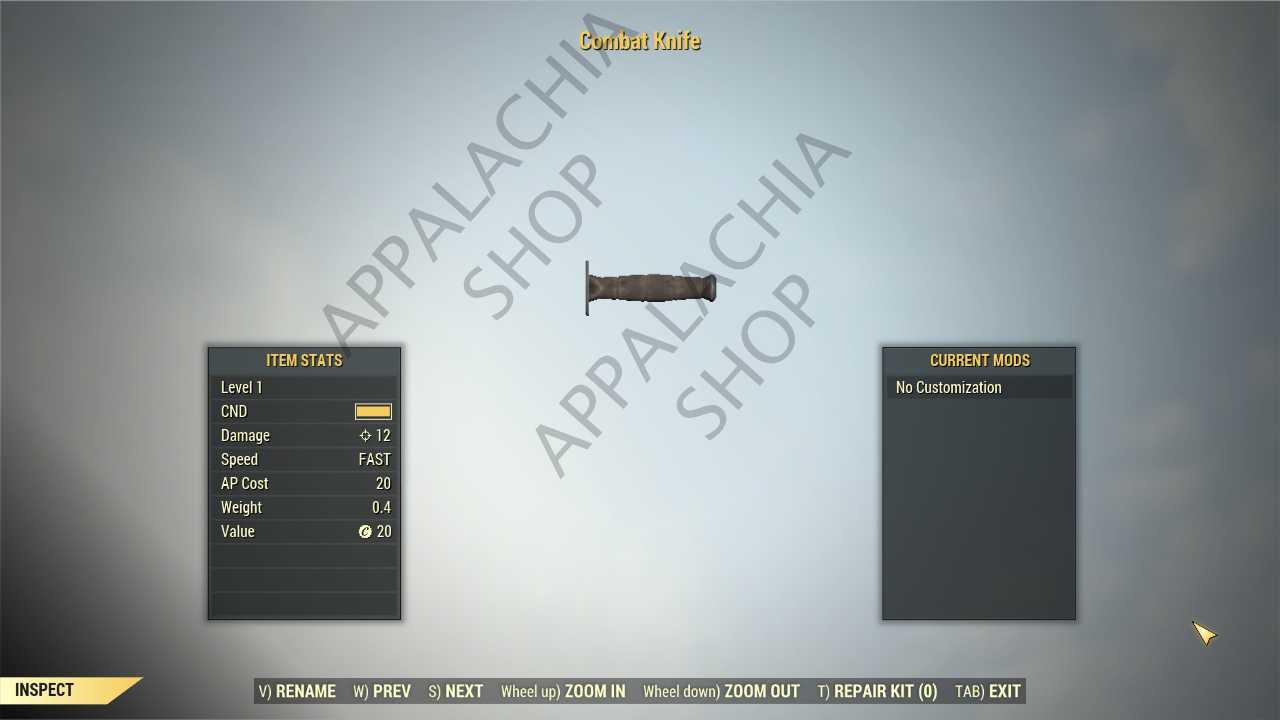Activate ZOOM IN on the knife
The width and height of the screenshot is (1280, 720).
tap(563, 691)
